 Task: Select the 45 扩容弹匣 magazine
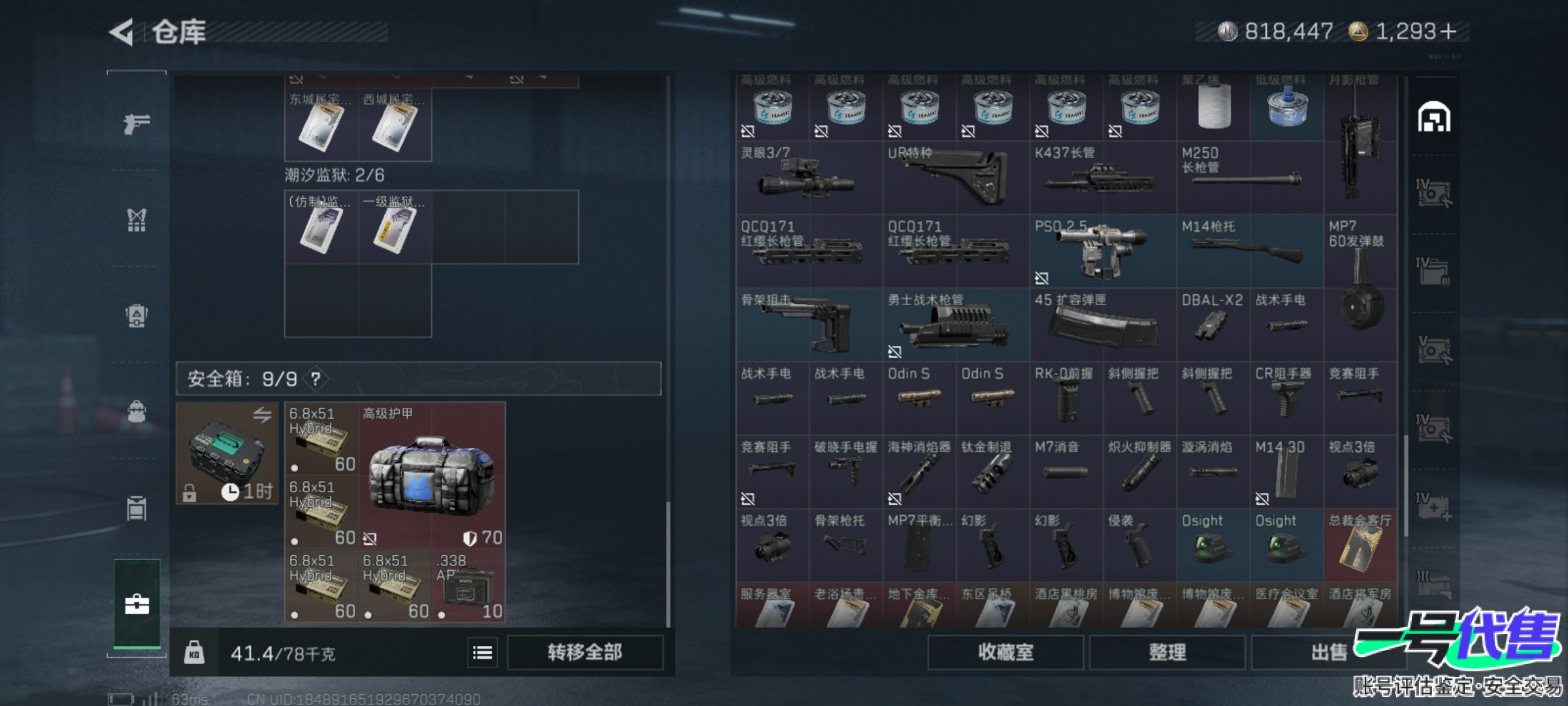point(1102,325)
